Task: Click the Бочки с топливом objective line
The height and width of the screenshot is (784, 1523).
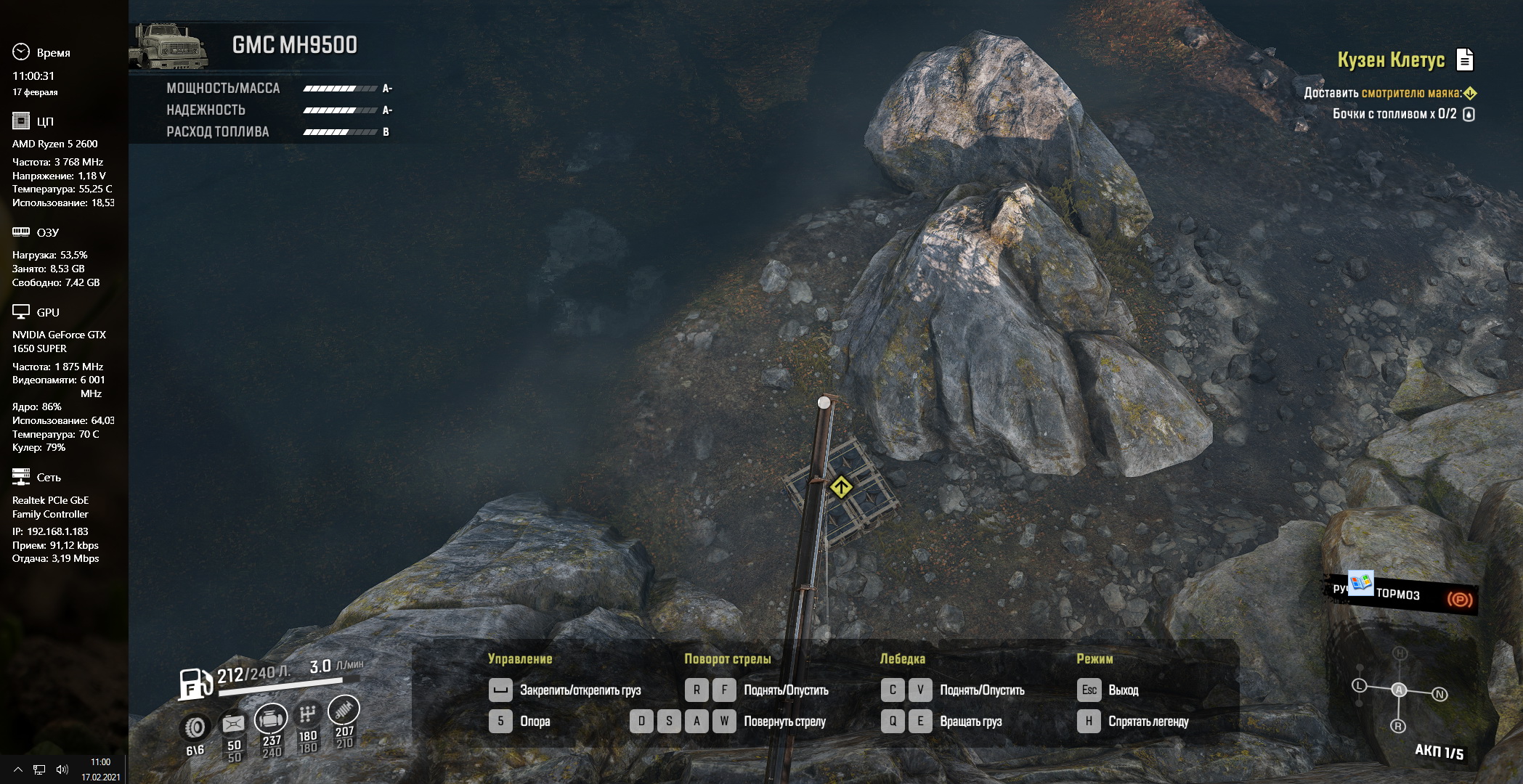Action: [1394, 114]
